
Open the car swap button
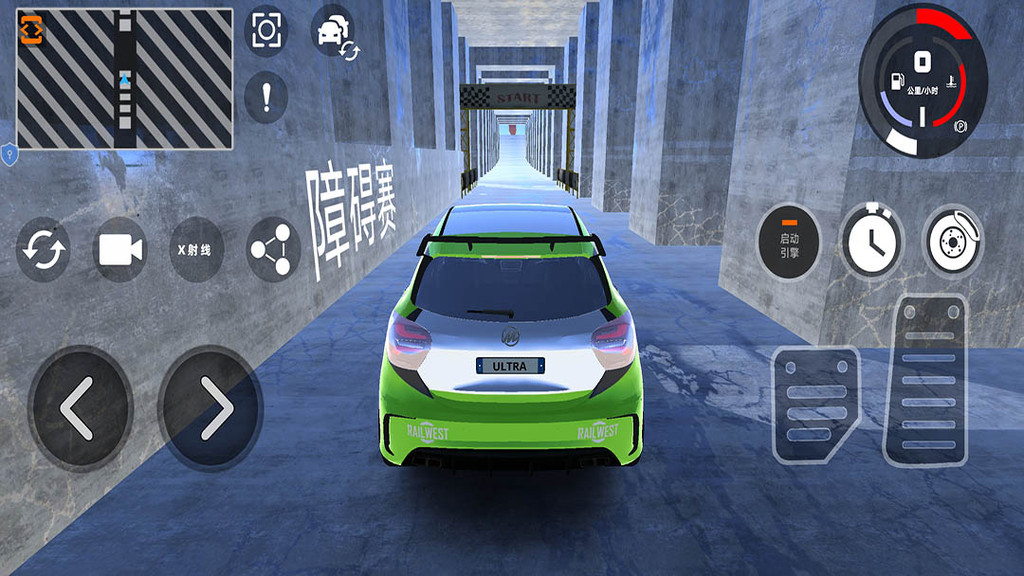click(335, 32)
